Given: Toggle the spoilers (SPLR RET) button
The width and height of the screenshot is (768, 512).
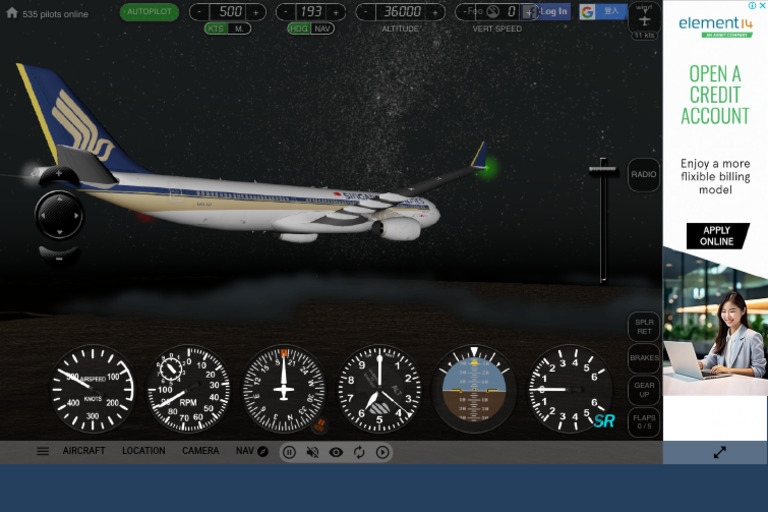Looking at the screenshot, I should (x=643, y=327).
